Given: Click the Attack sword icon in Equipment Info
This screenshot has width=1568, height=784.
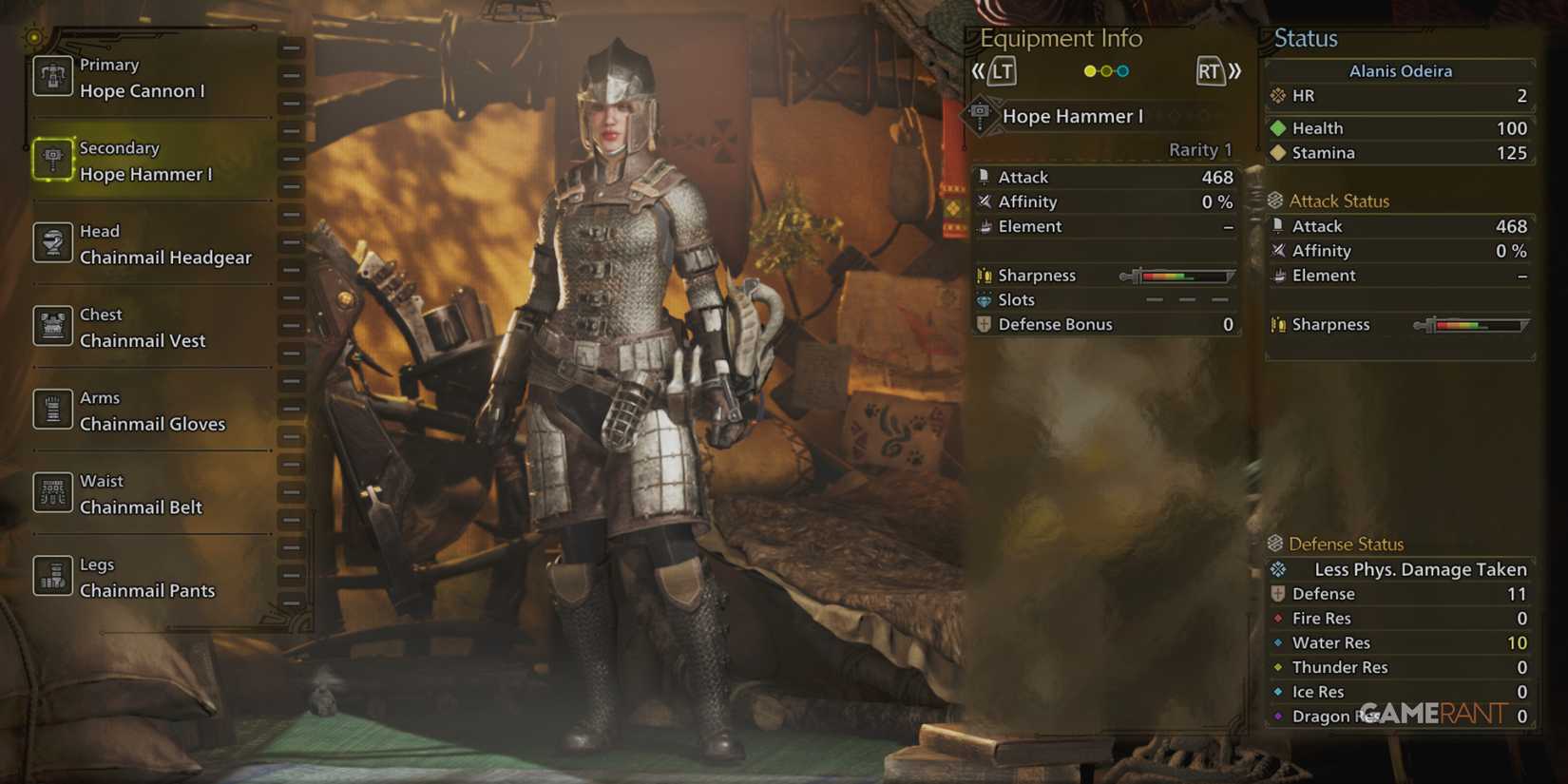Looking at the screenshot, I should tap(984, 176).
